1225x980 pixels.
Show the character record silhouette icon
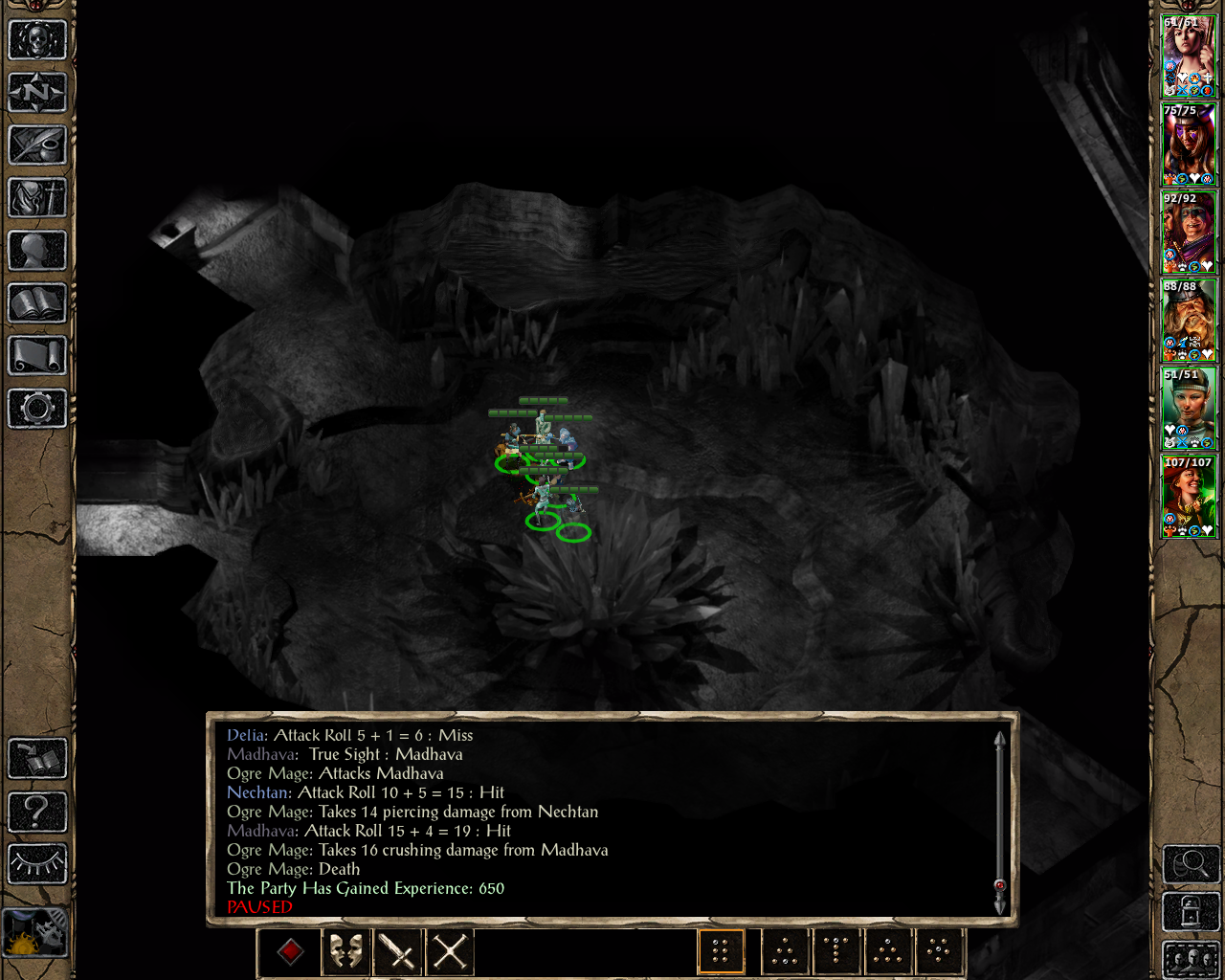(x=37, y=251)
